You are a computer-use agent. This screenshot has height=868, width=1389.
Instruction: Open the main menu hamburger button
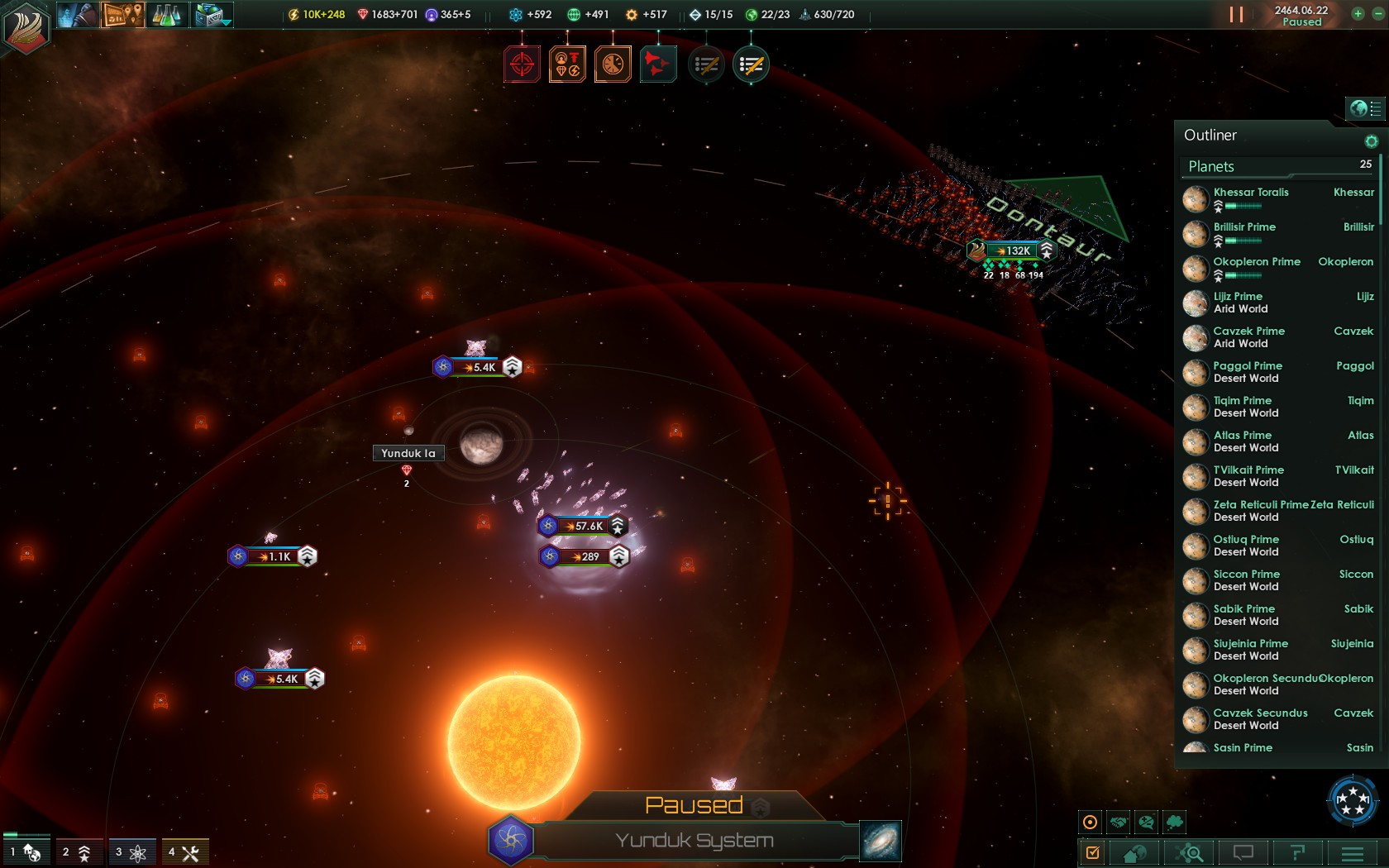click(1352, 853)
